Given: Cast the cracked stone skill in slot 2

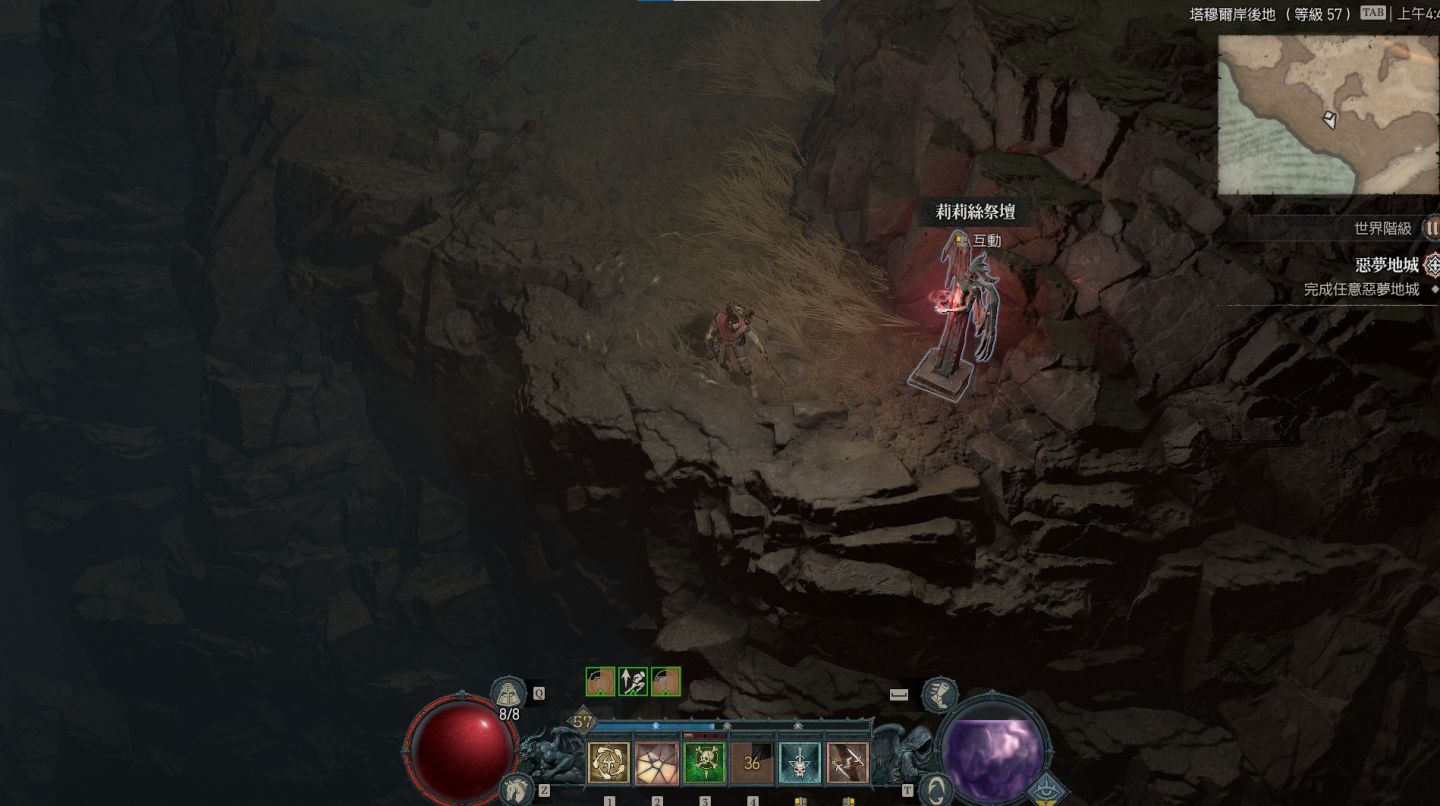Looking at the screenshot, I should click(656, 763).
